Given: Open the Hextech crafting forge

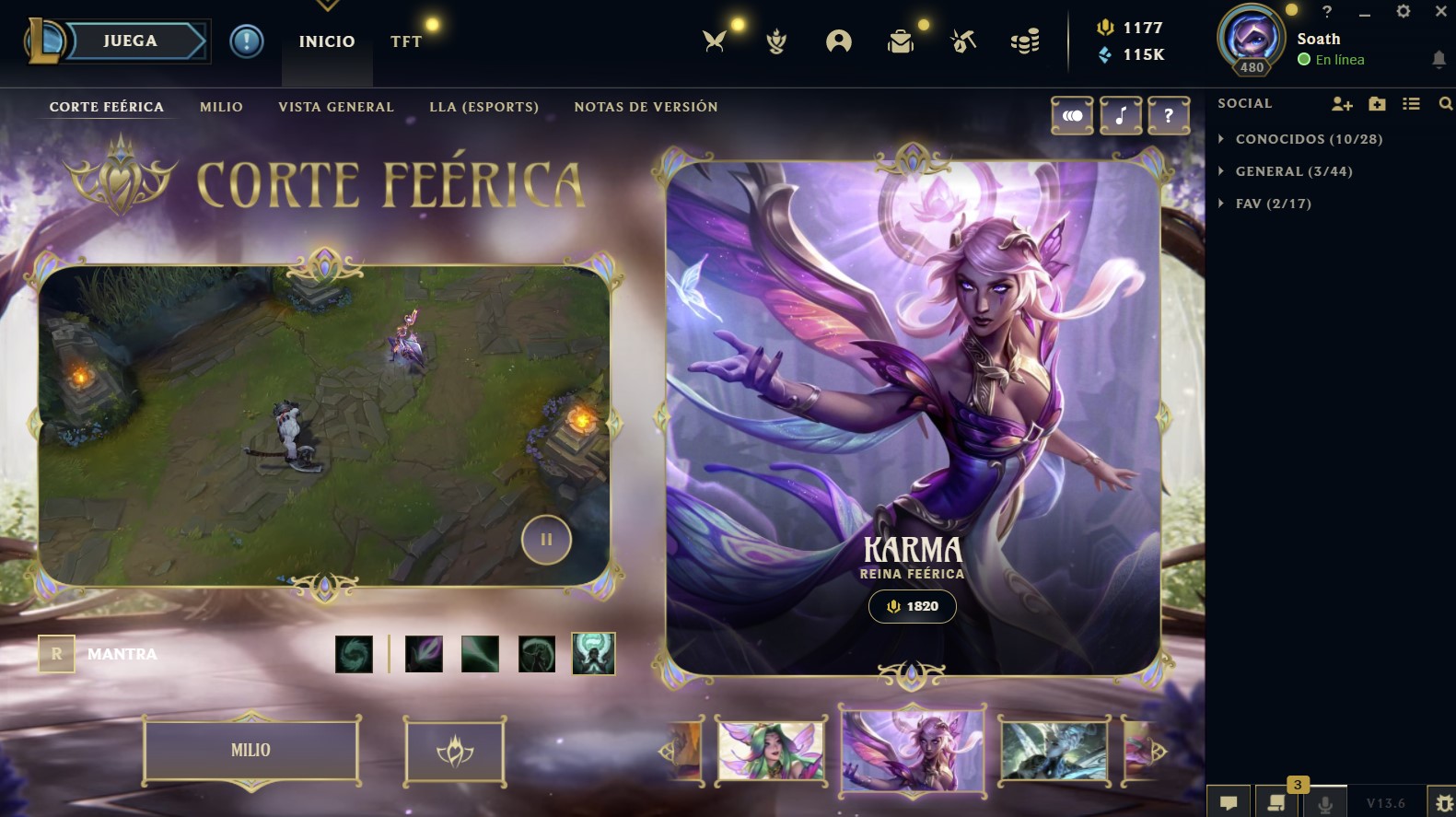Looking at the screenshot, I should (962, 41).
